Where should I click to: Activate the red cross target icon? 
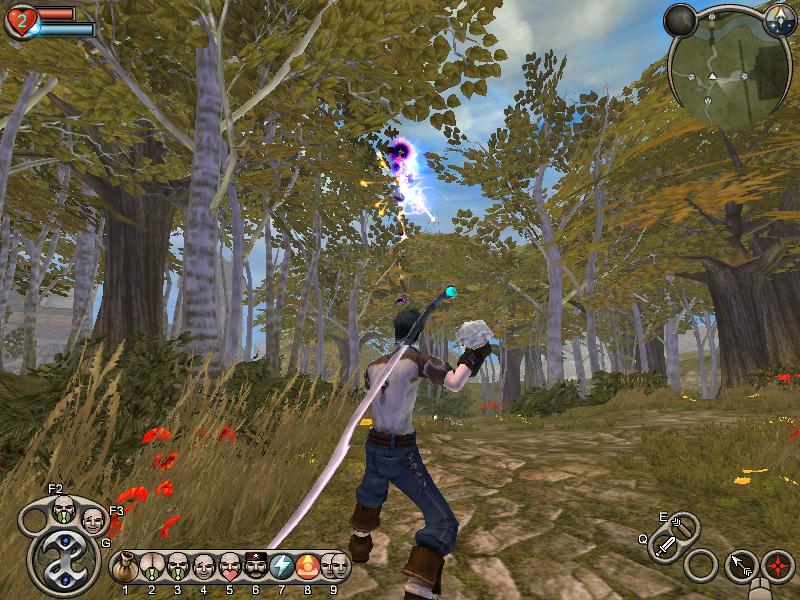(x=778, y=565)
